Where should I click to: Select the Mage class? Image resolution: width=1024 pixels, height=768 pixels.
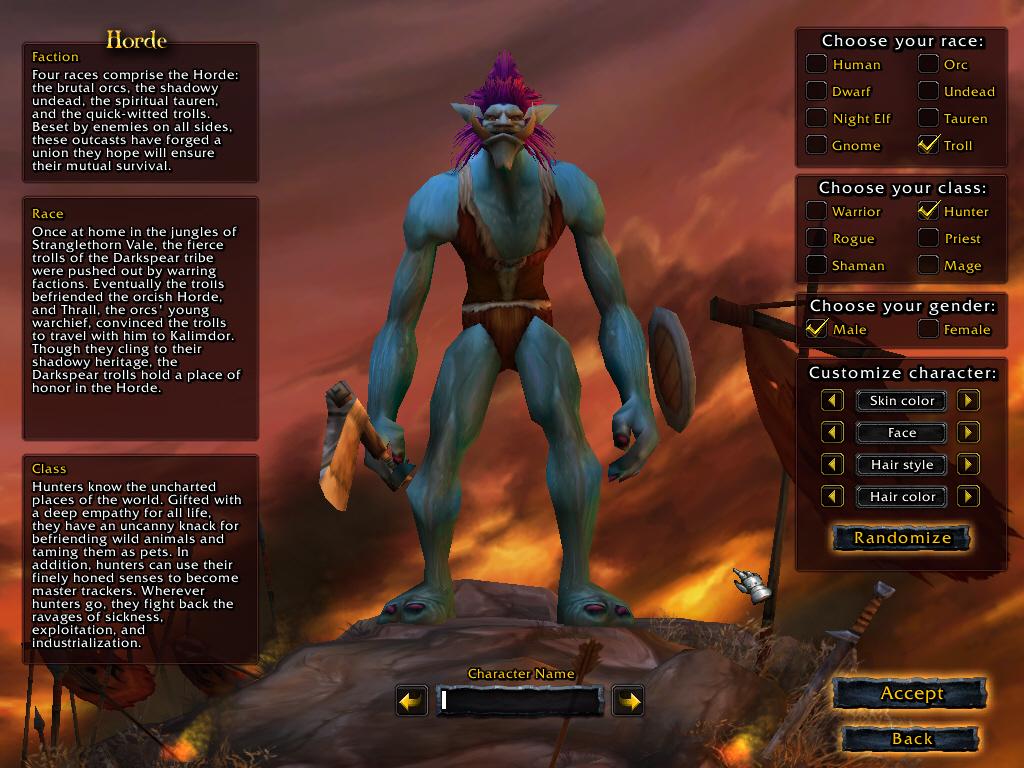pos(929,265)
